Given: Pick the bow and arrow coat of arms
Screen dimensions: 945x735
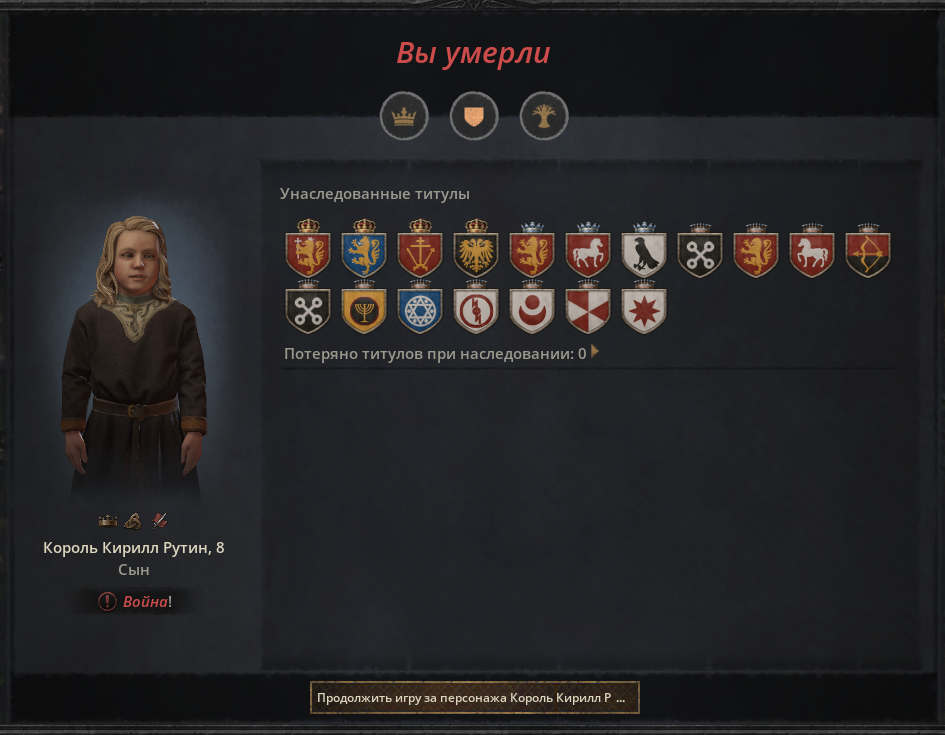Looking at the screenshot, I should 868,254.
